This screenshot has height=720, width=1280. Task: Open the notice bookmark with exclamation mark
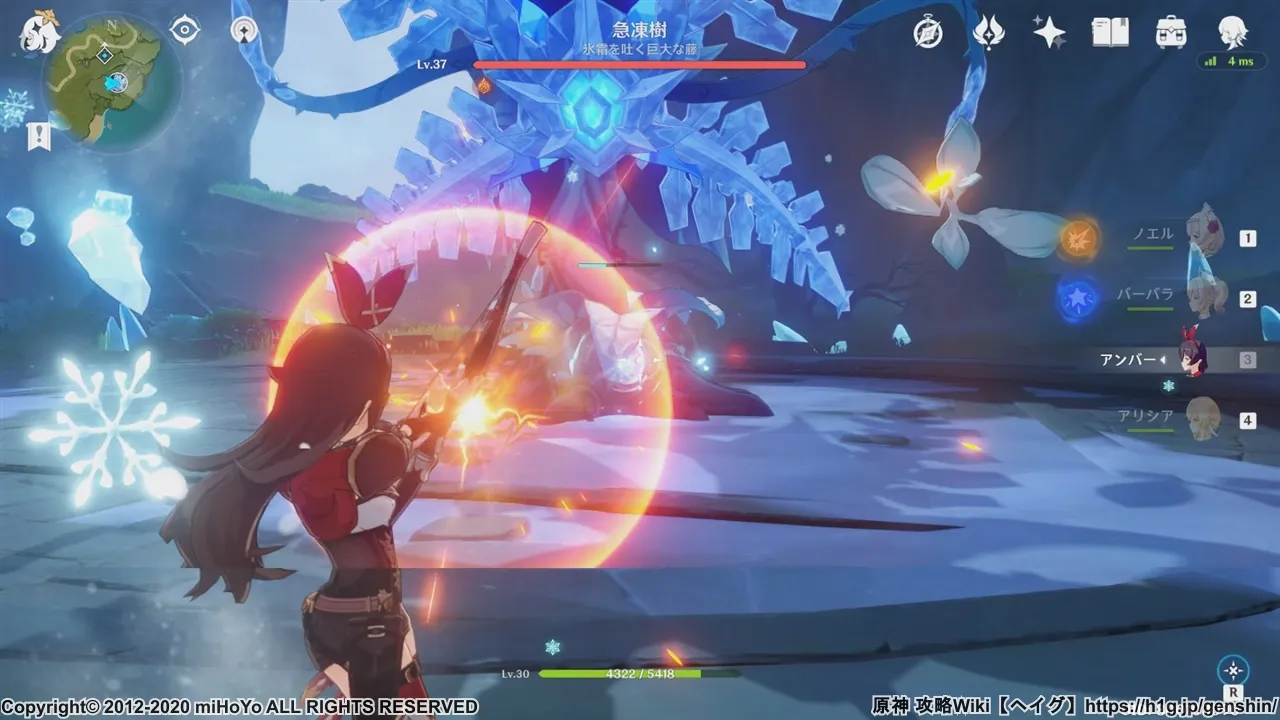click(38, 136)
